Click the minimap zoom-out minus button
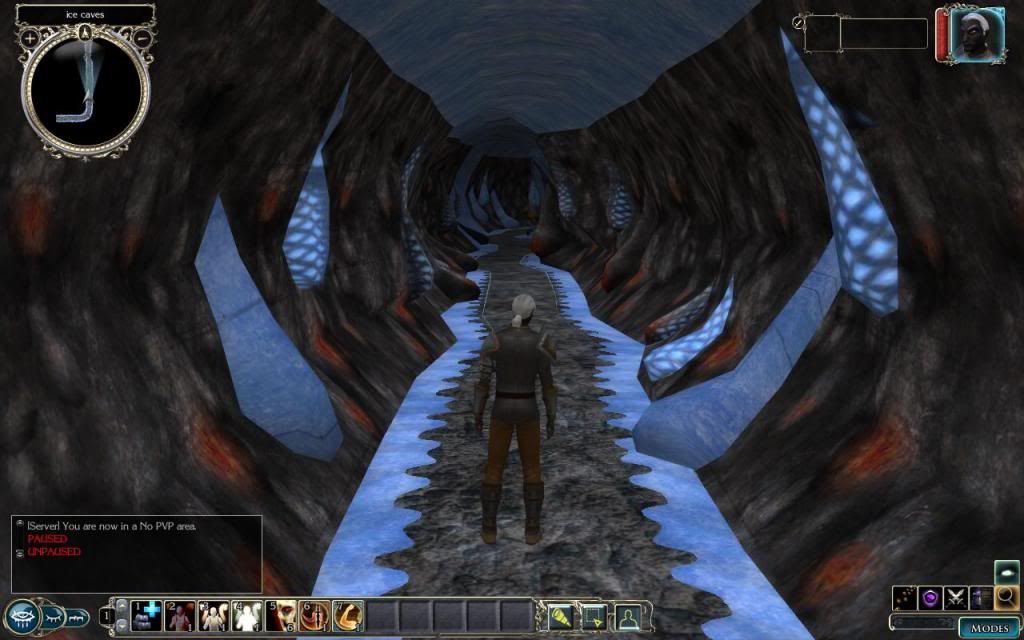The height and width of the screenshot is (640, 1024). (x=142, y=38)
